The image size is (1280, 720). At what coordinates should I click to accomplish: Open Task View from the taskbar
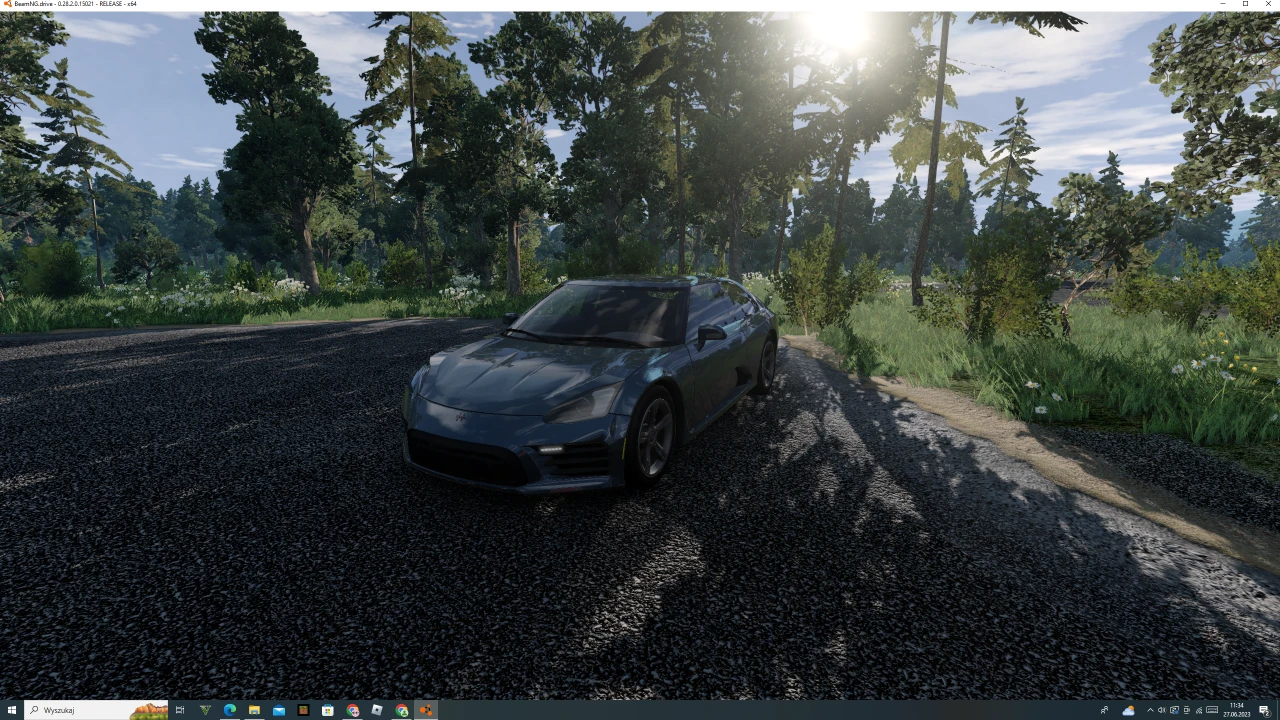180,710
